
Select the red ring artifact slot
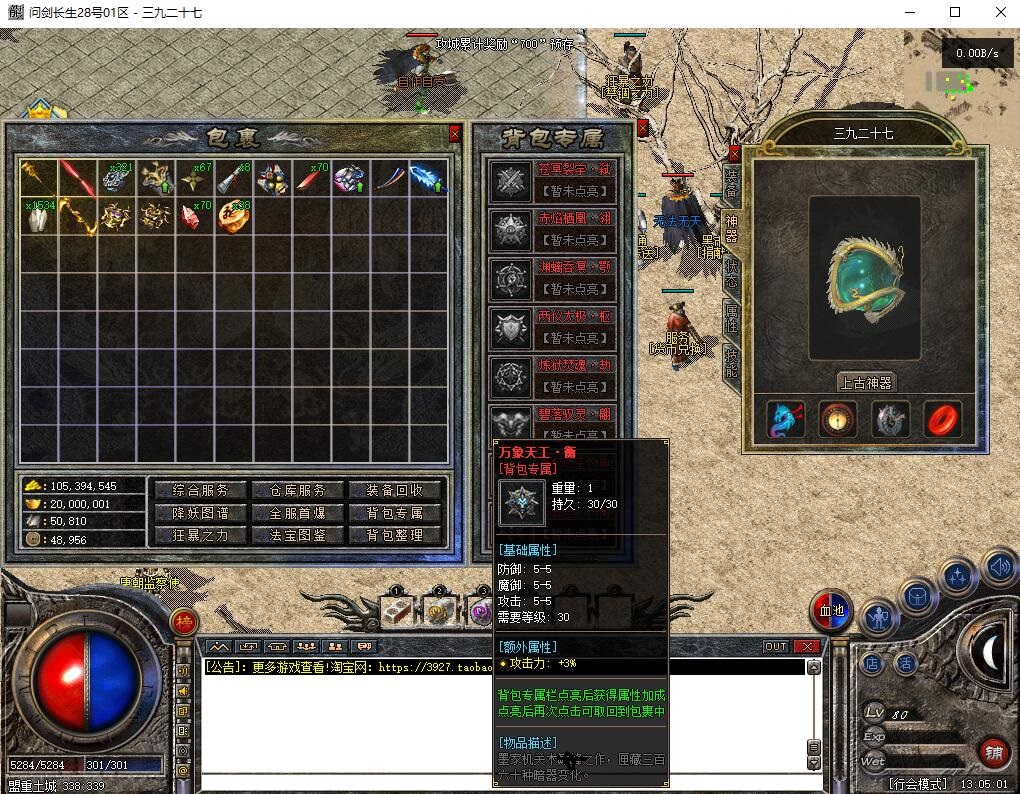click(942, 421)
